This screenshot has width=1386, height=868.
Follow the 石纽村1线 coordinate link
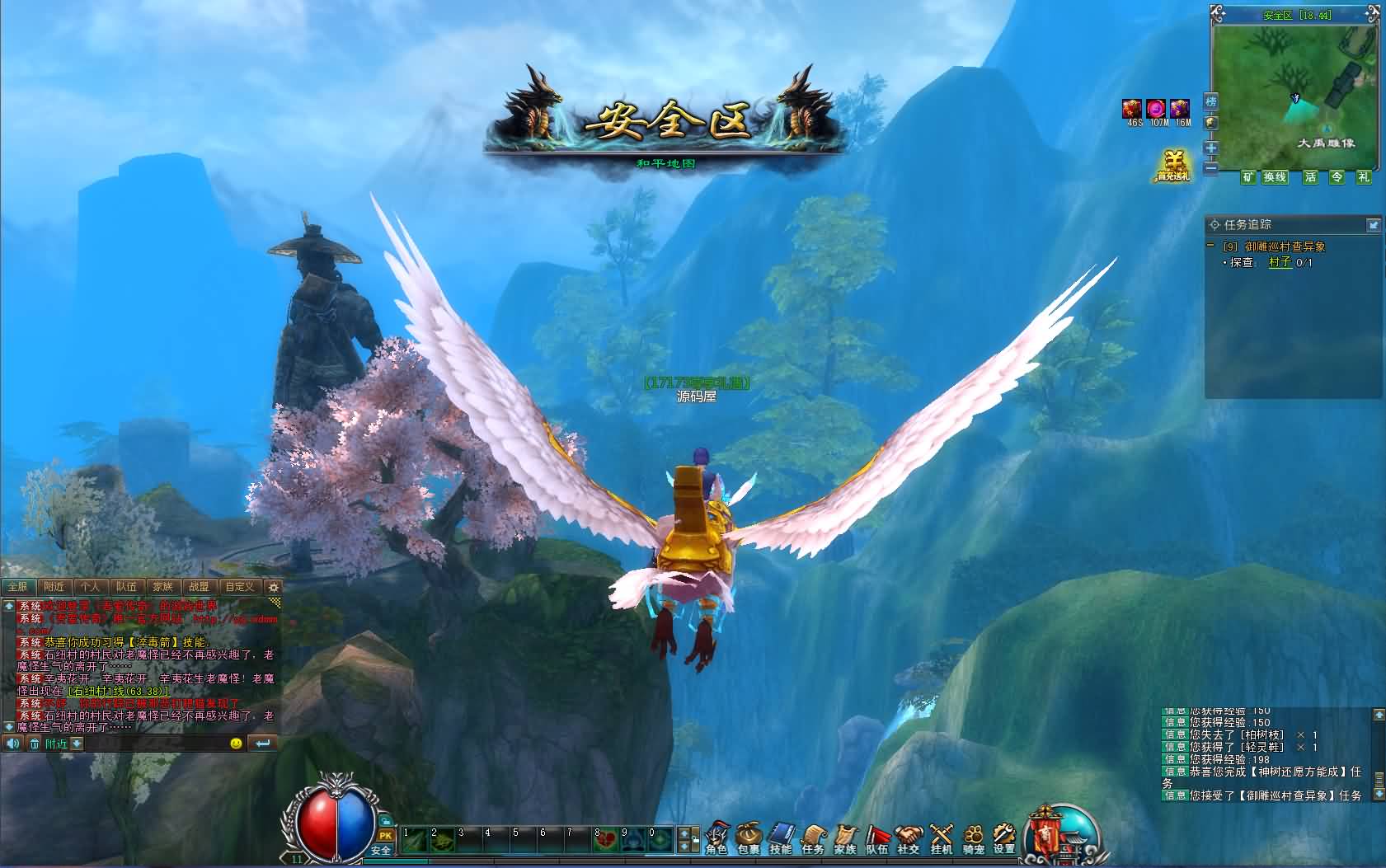118,691
